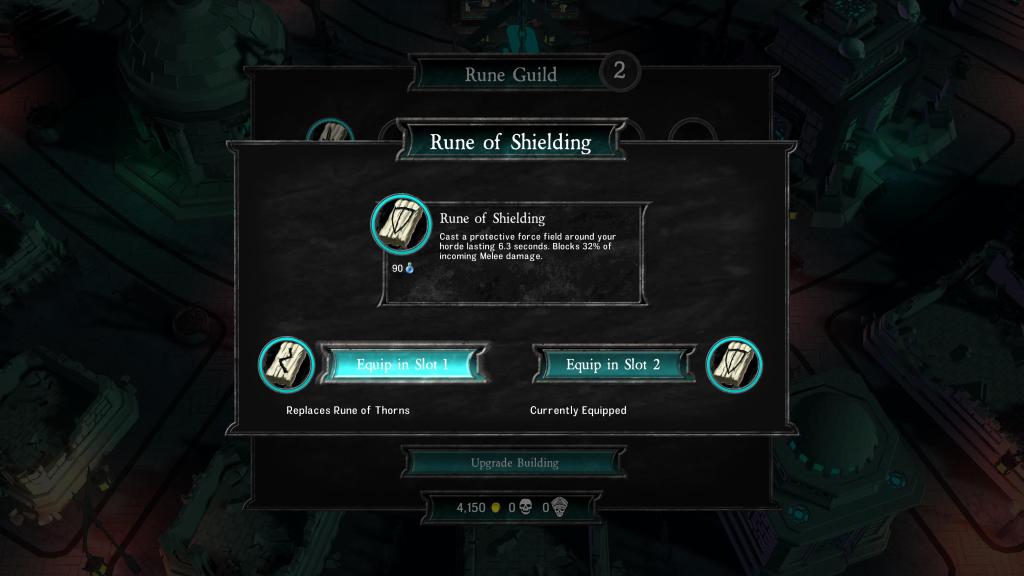Click the Upgrade Building button
Screen dimensions: 1024x576
tap(514, 463)
